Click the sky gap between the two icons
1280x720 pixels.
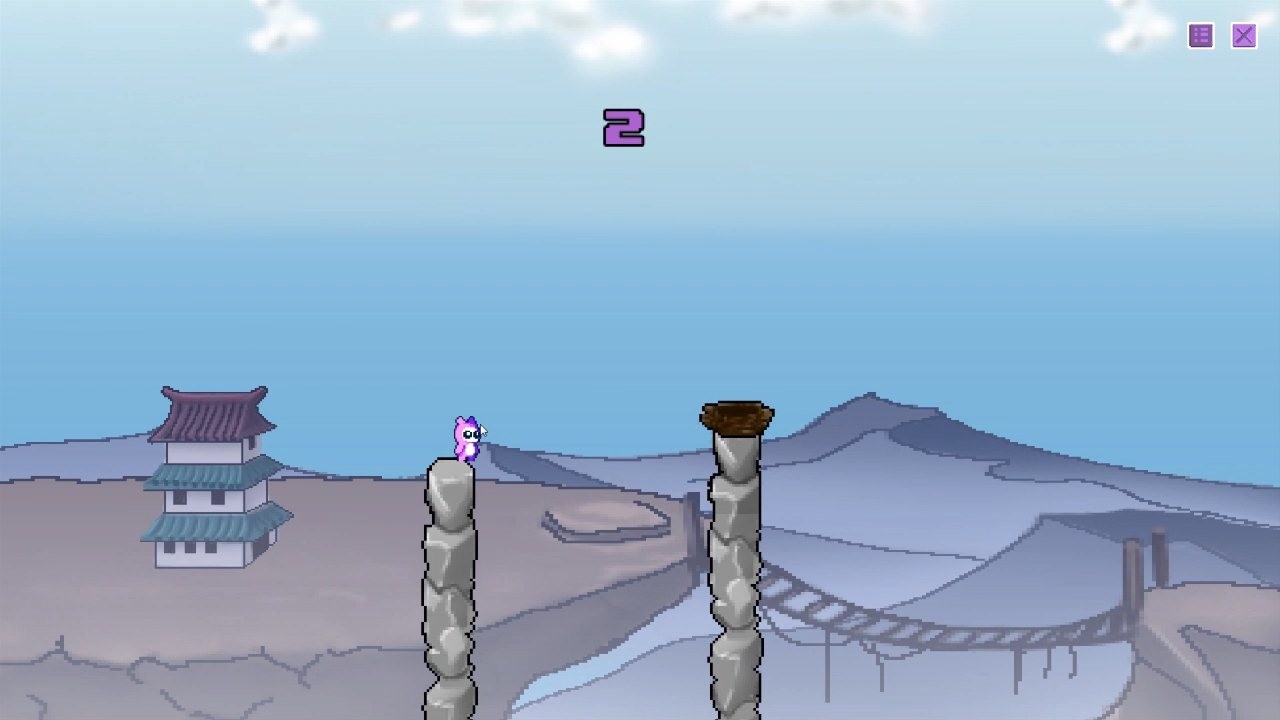[1221, 36]
